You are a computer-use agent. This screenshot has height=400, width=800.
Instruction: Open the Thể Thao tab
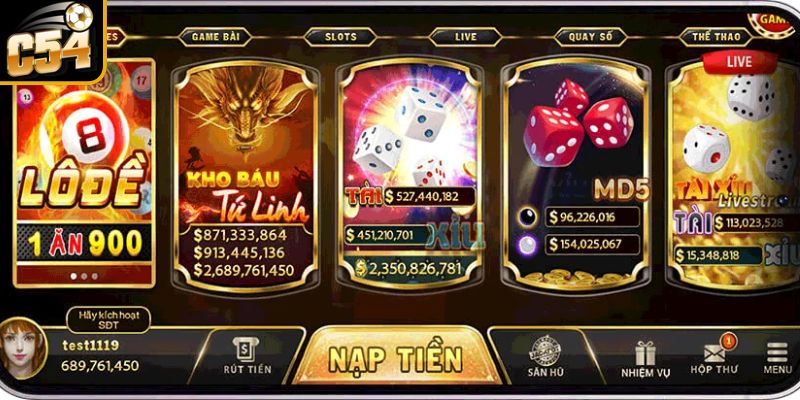(714, 37)
